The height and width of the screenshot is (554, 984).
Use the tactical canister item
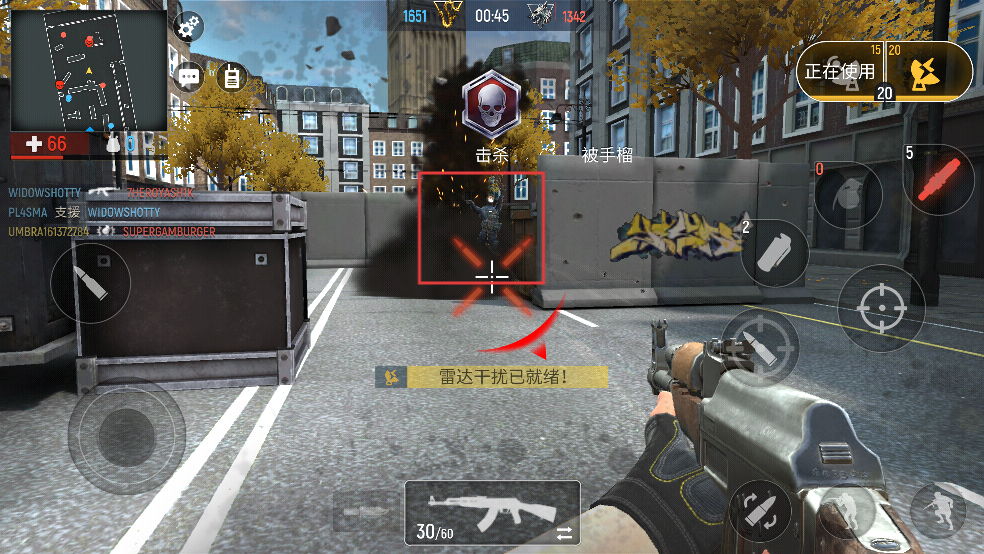click(x=776, y=252)
